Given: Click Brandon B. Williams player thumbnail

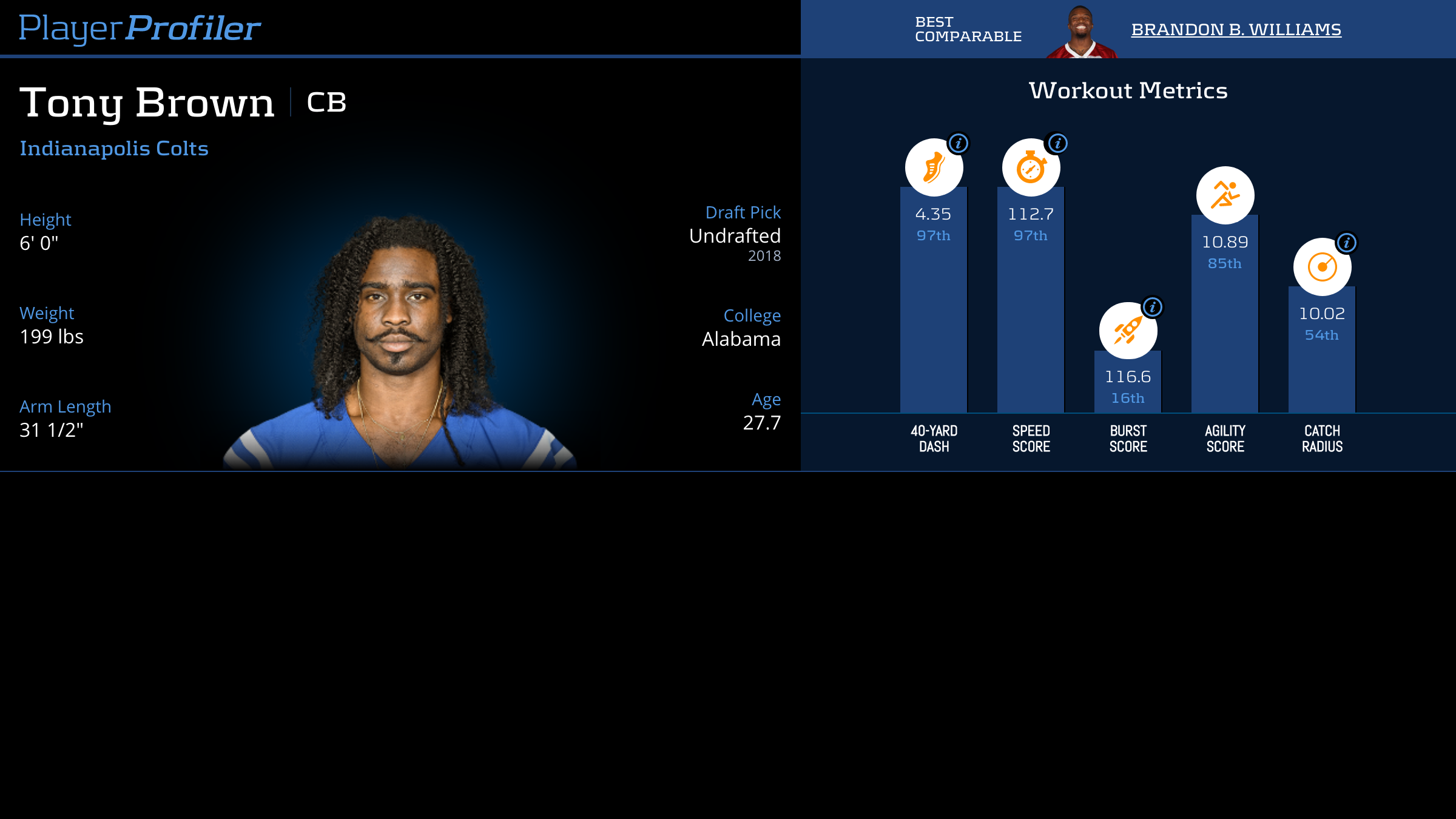Looking at the screenshot, I should tap(1081, 32).
